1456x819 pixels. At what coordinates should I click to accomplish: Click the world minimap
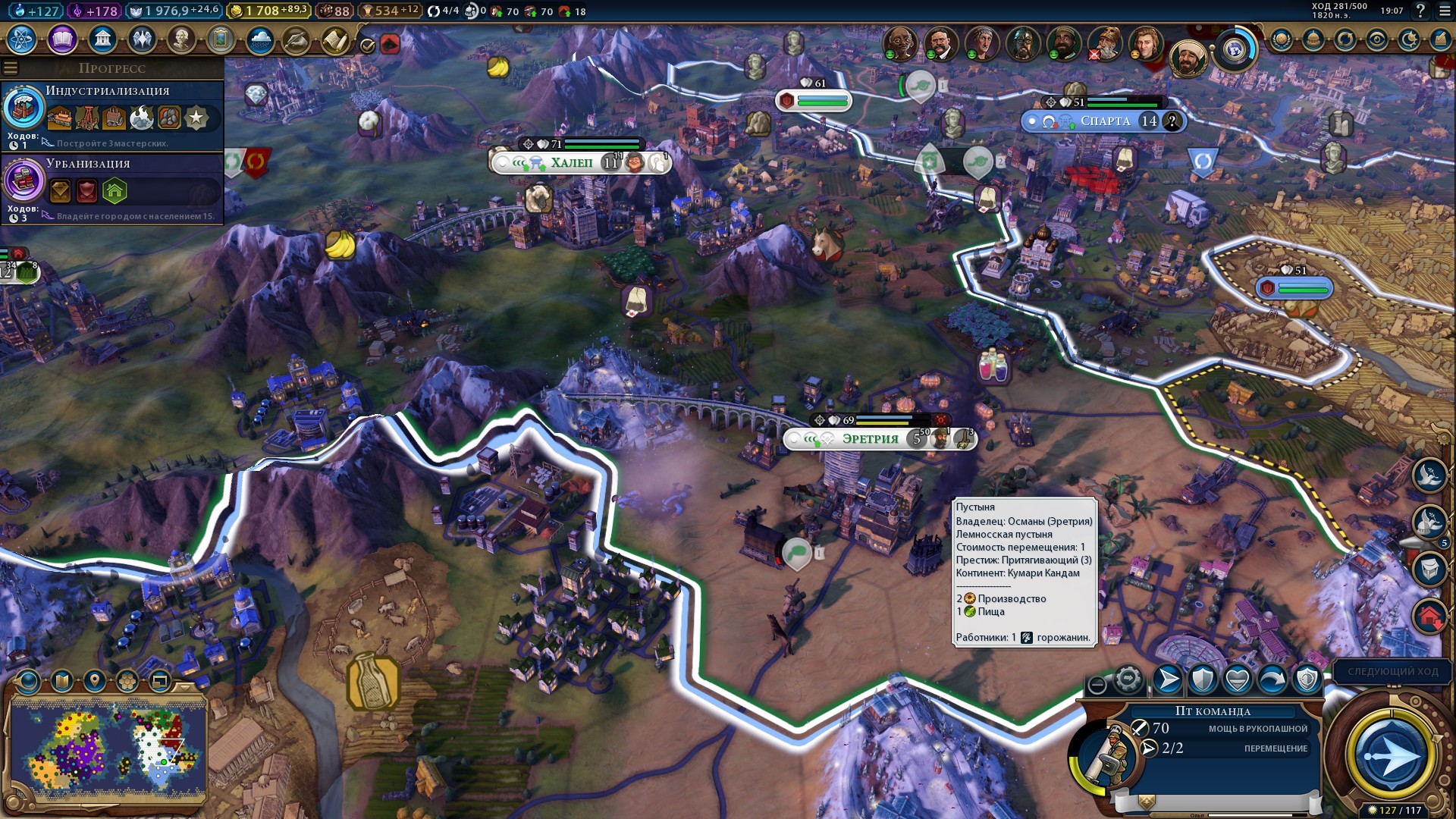108,747
